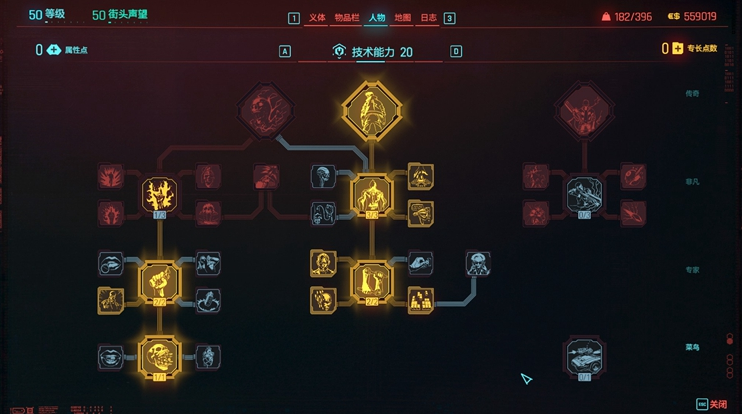Viewport: 742px width, 414px height.
Task: Select the isolated perk at the branch end
Action: [x=478, y=264]
